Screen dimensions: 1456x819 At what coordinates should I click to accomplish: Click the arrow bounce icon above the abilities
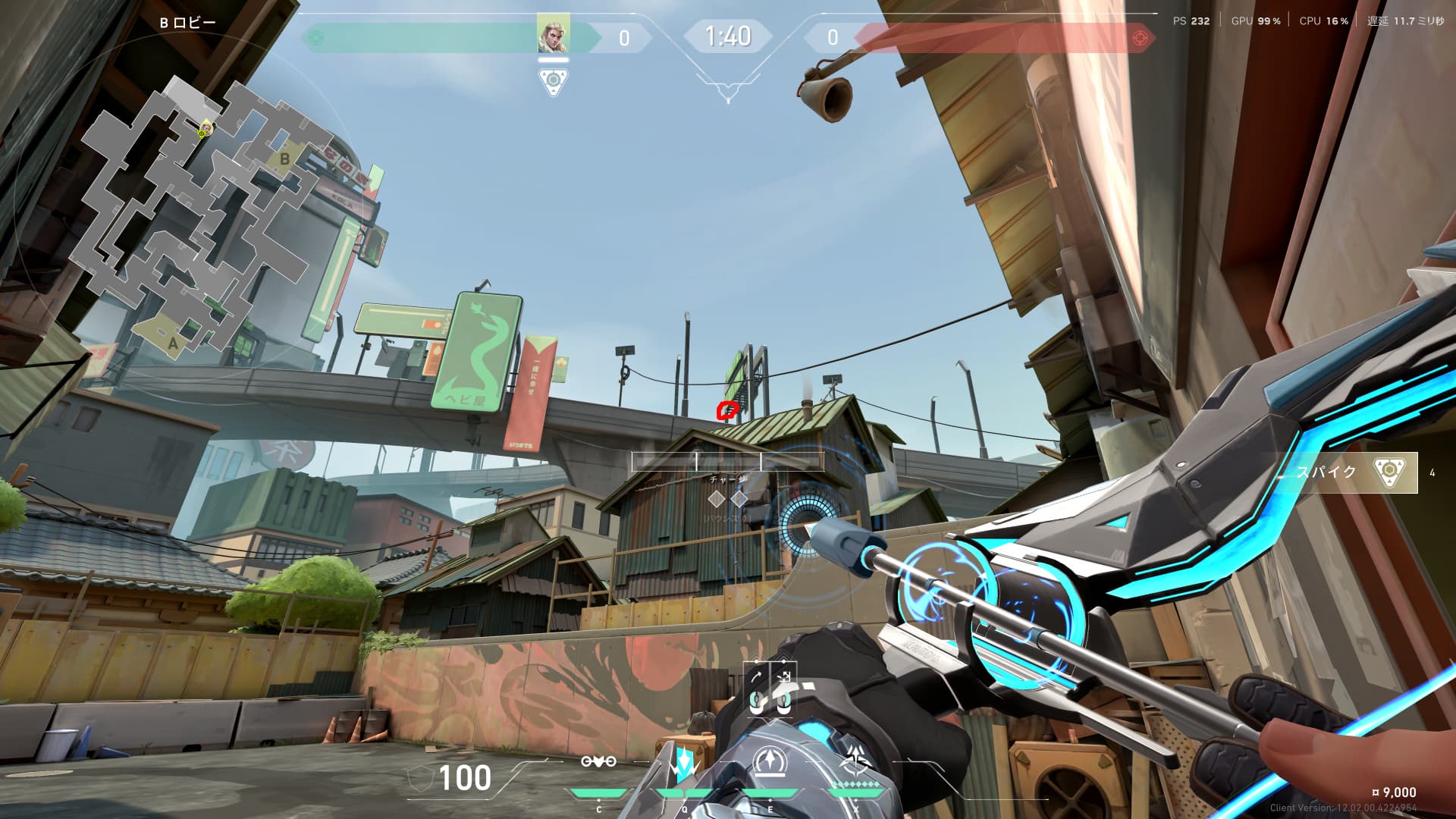784,676
